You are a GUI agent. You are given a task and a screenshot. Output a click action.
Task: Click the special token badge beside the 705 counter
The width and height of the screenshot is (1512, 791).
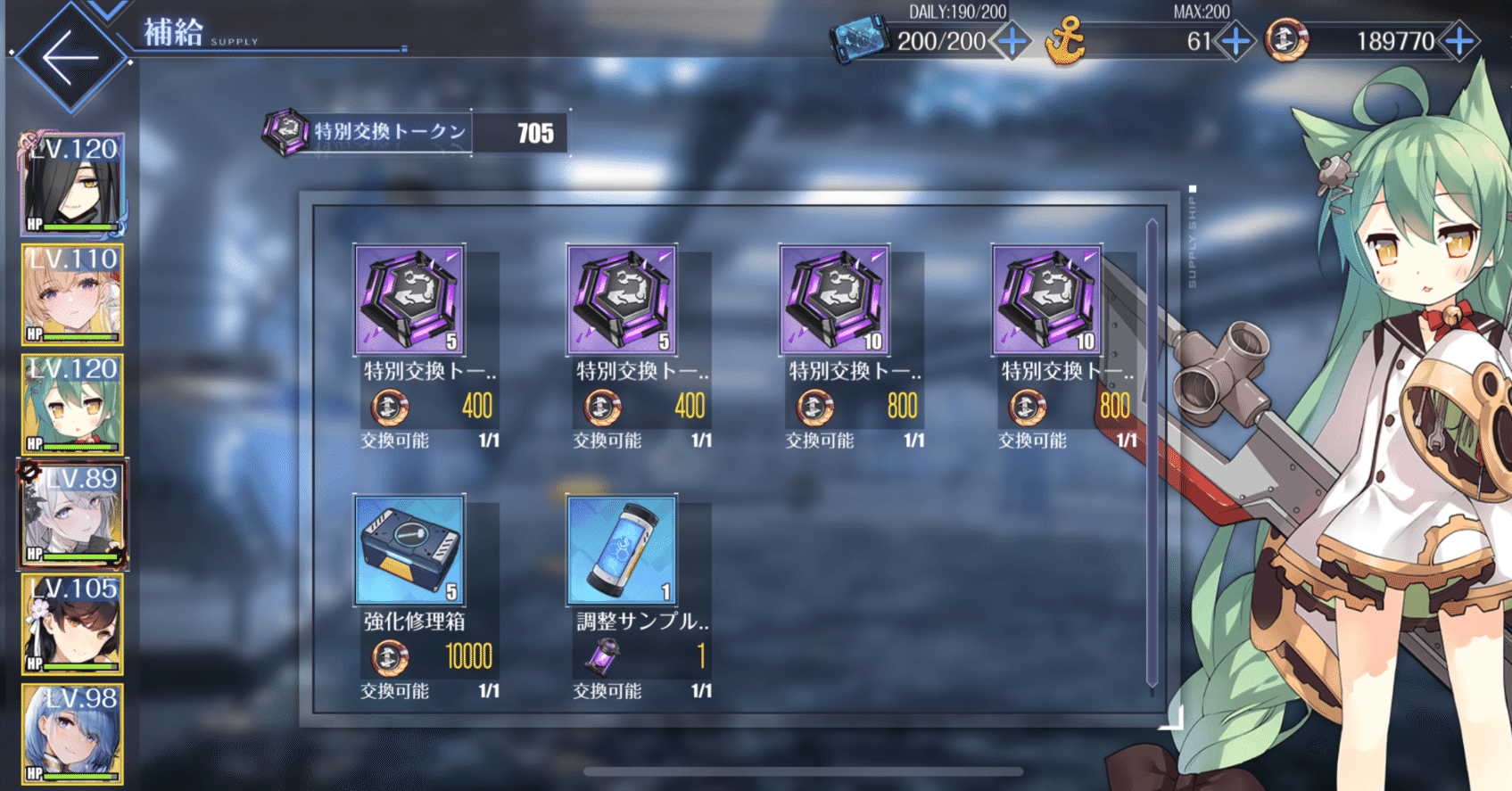coord(284,132)
